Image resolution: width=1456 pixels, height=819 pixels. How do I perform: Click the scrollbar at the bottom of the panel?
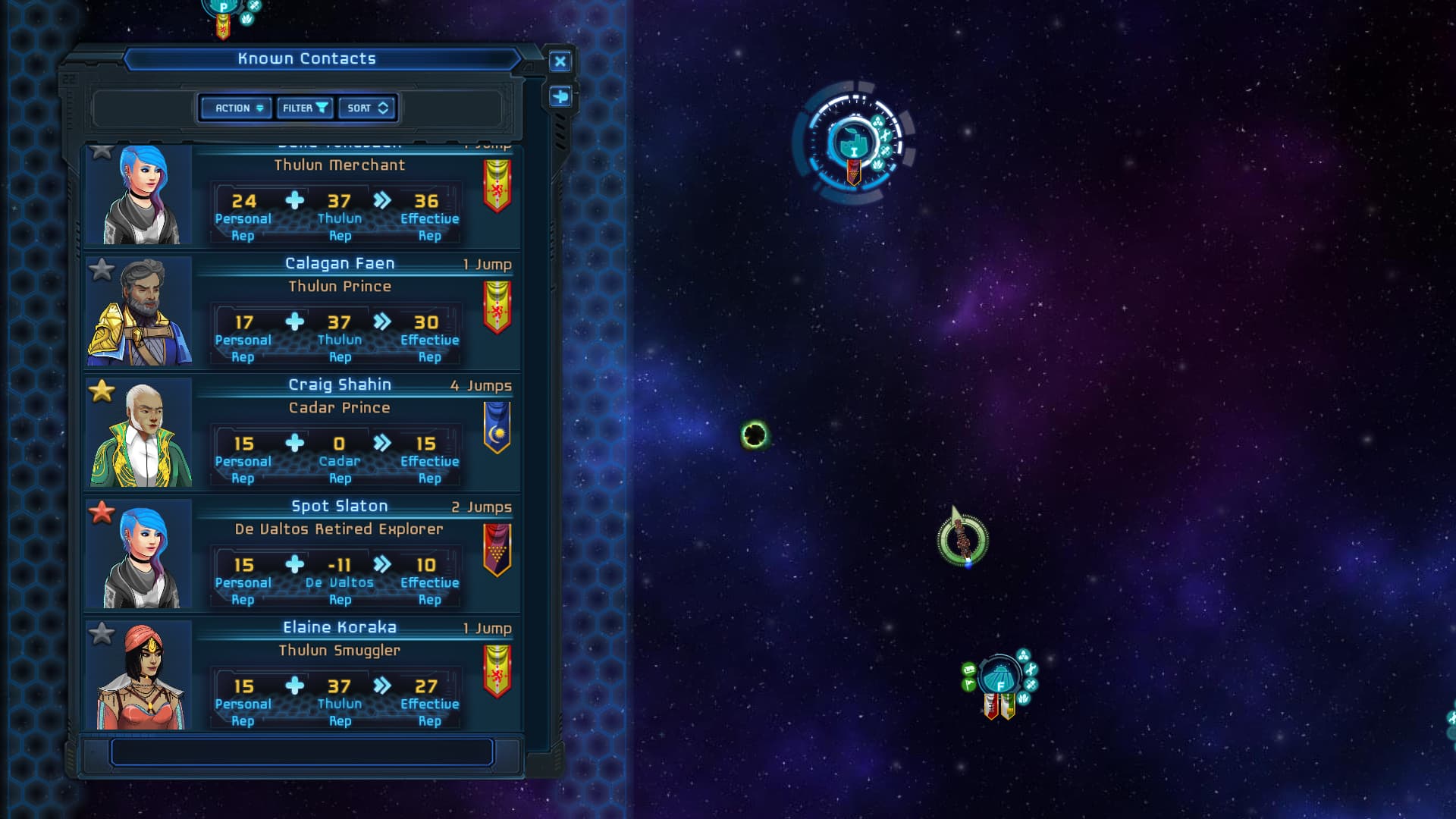tap(302, 752)
